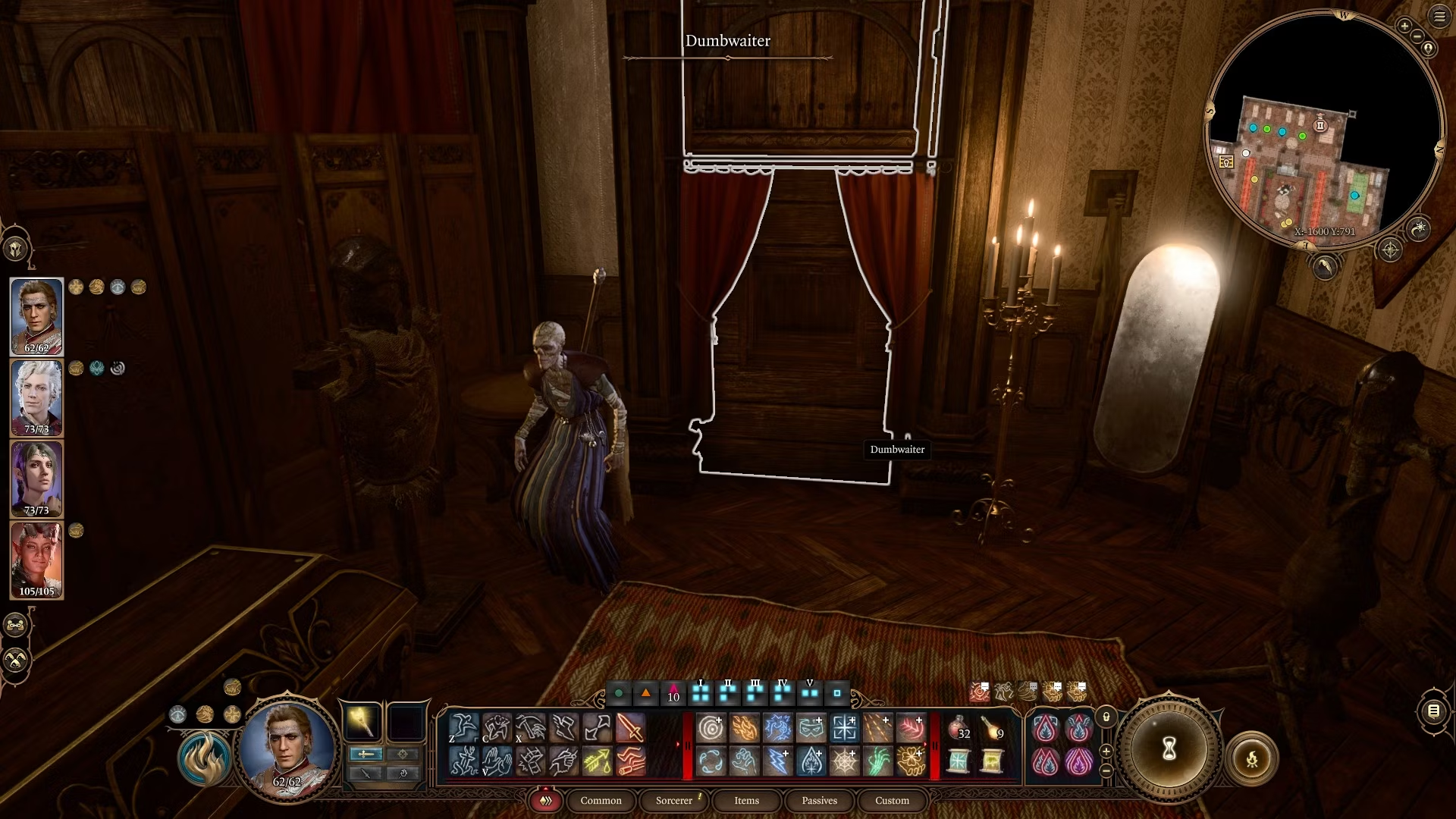This screenshot has width=1456, height=819.
Task: Select the Passives hotbar tab
Action: click(x=819, y=800)
